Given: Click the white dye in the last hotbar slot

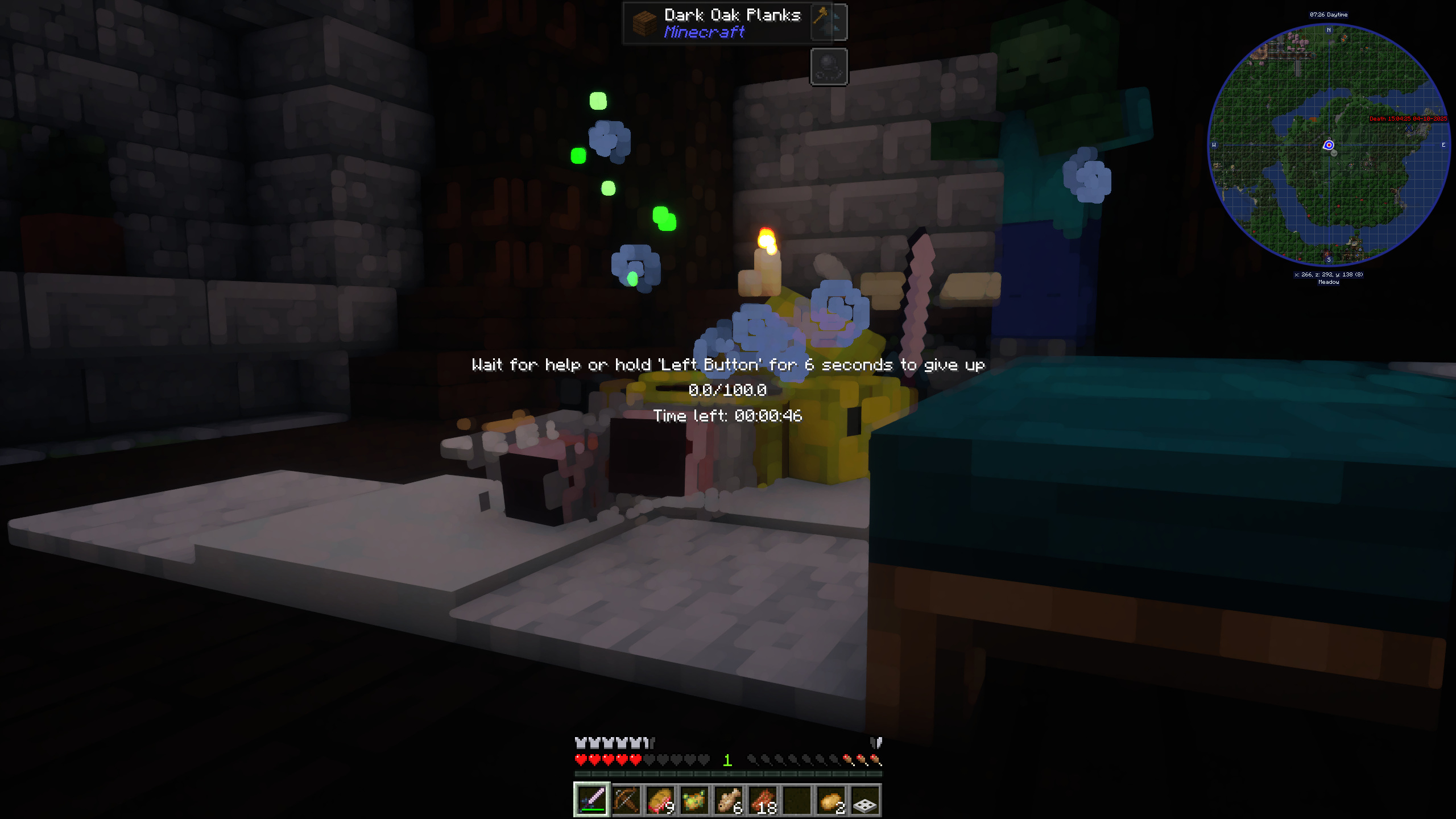Looking at the screenshot, I should point(864,799).
